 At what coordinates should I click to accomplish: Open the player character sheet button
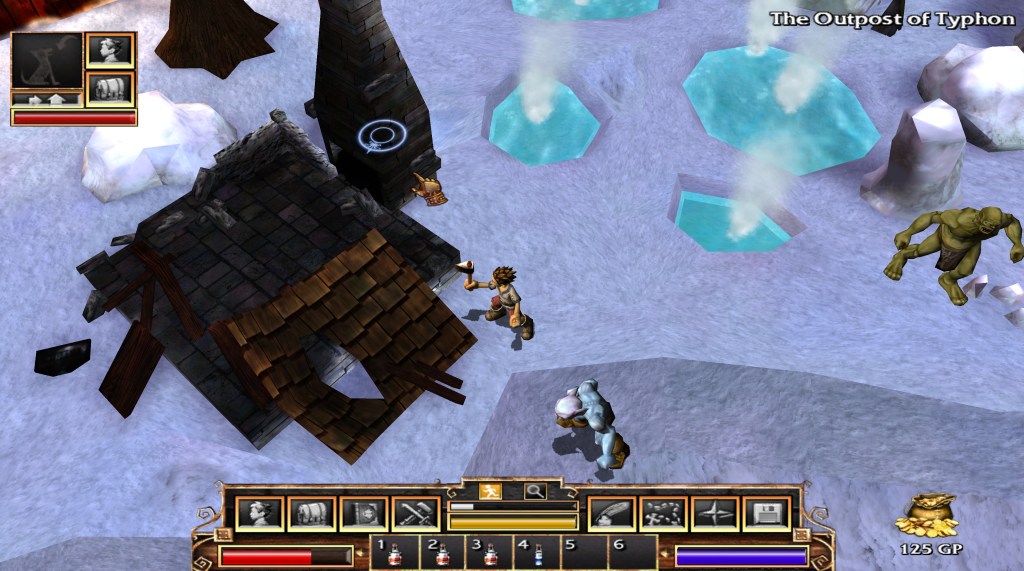click(259, 513)
